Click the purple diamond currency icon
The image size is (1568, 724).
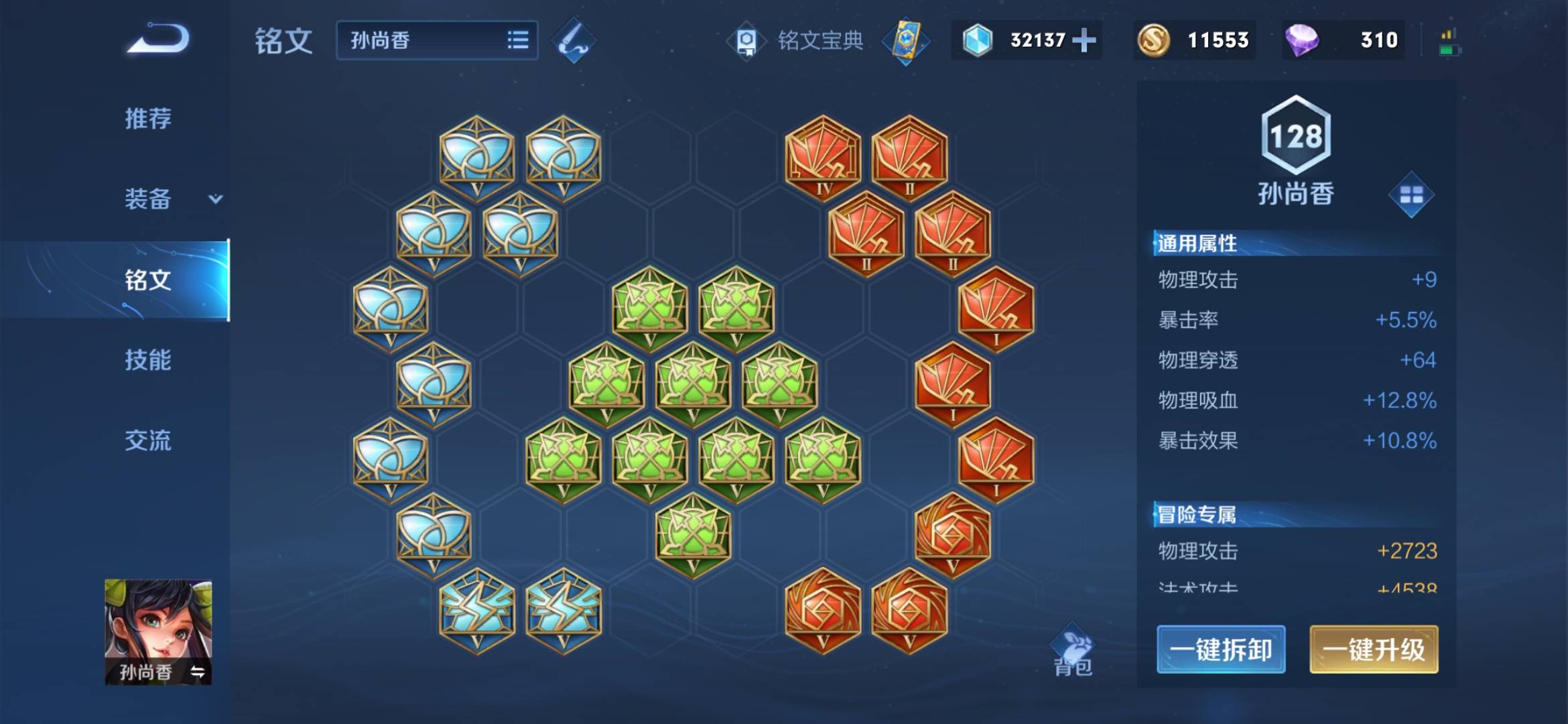(x=1302, y=40)
